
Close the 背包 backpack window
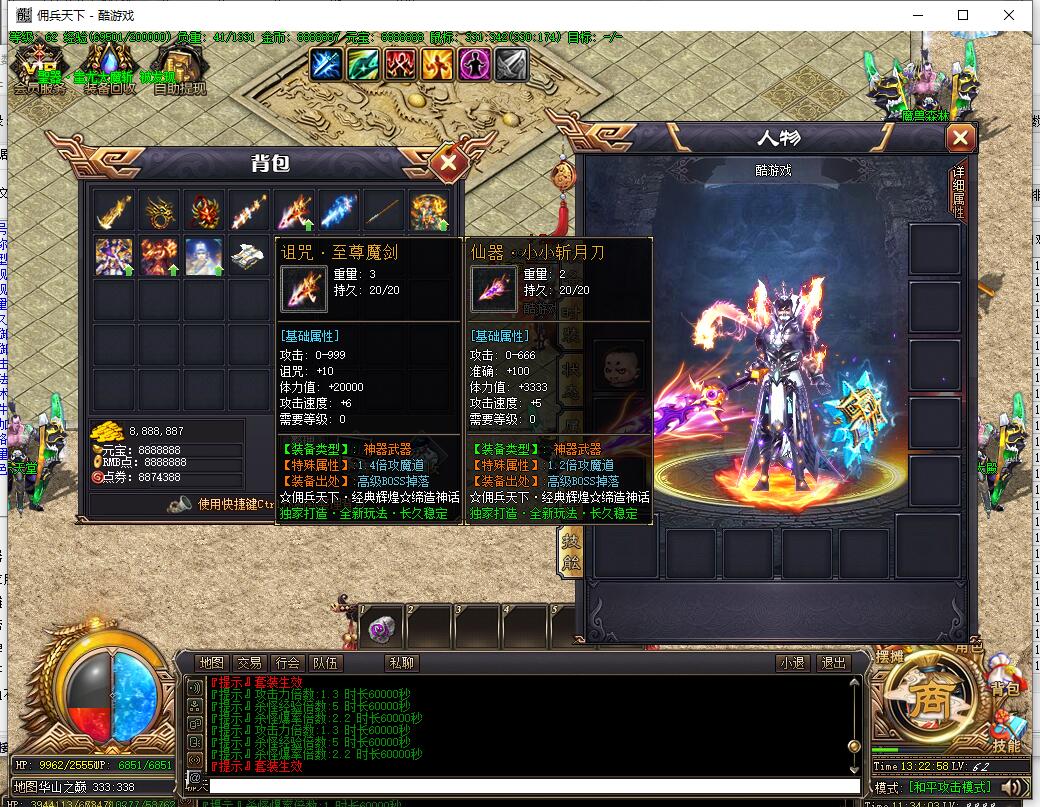point(449,161)
